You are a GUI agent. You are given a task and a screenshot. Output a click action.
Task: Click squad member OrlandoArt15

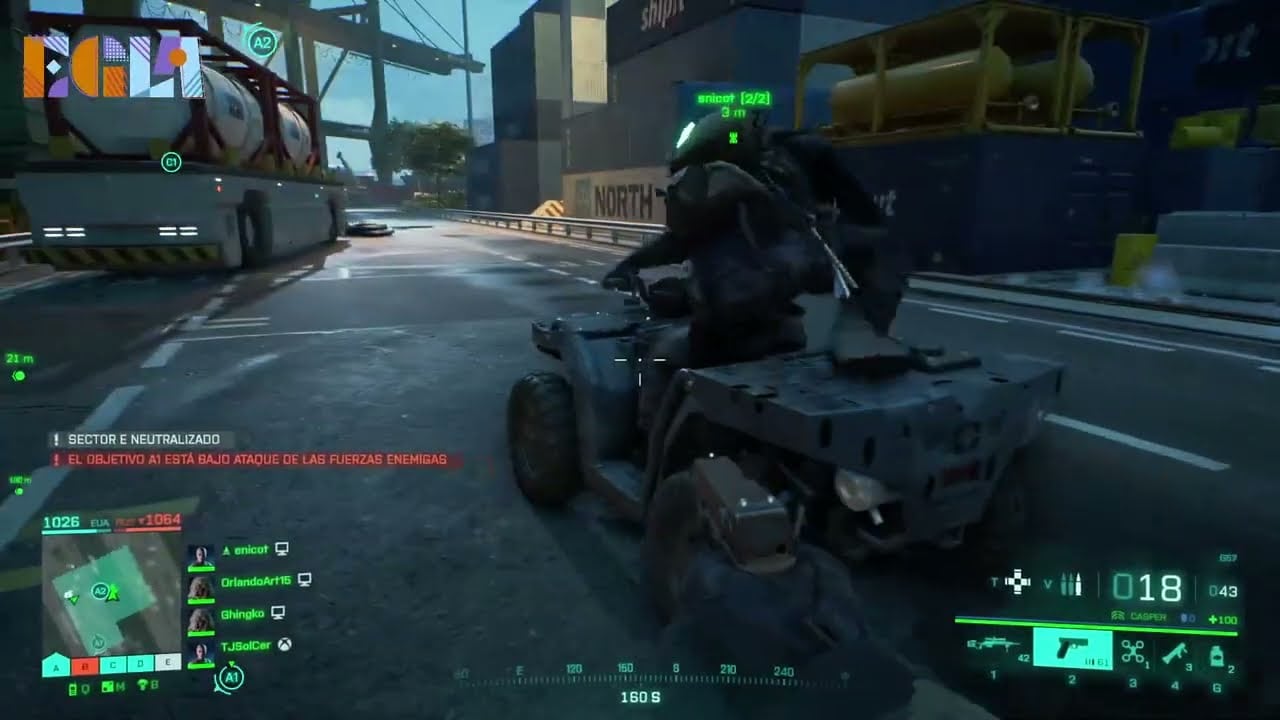[255, 580]
